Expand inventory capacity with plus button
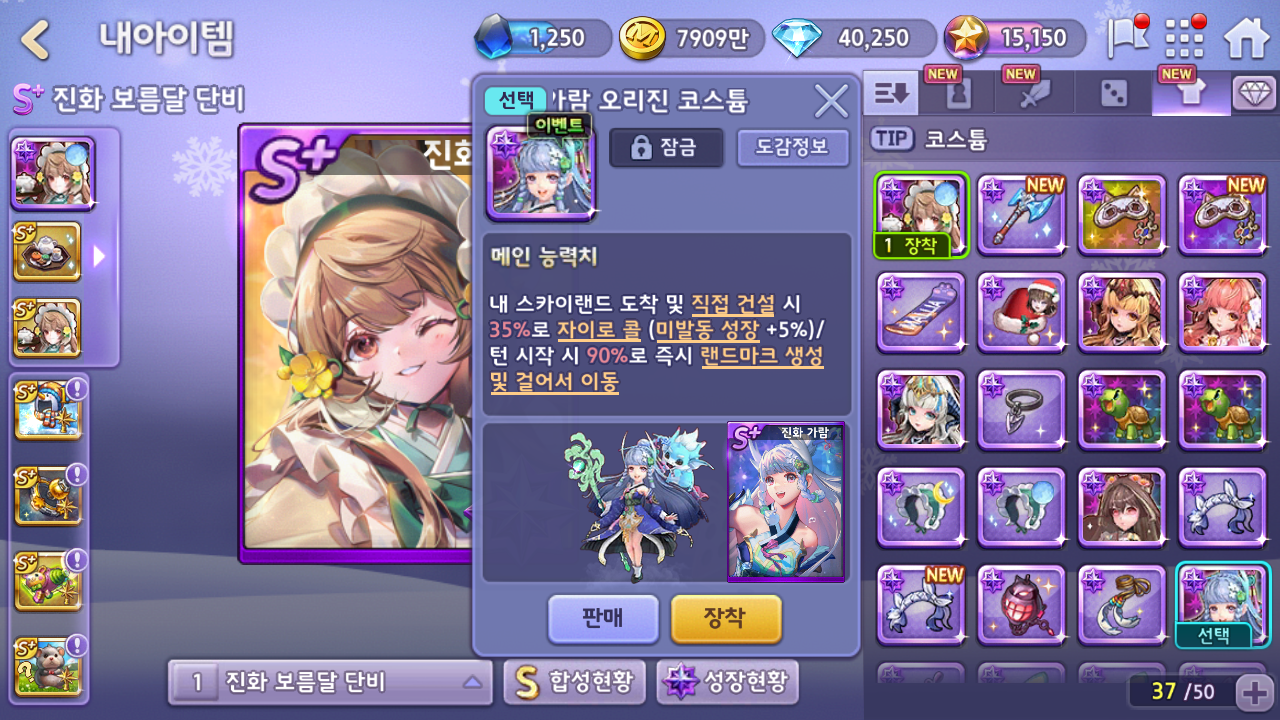The image size is (1280, 720). (x=1254, y=691)
